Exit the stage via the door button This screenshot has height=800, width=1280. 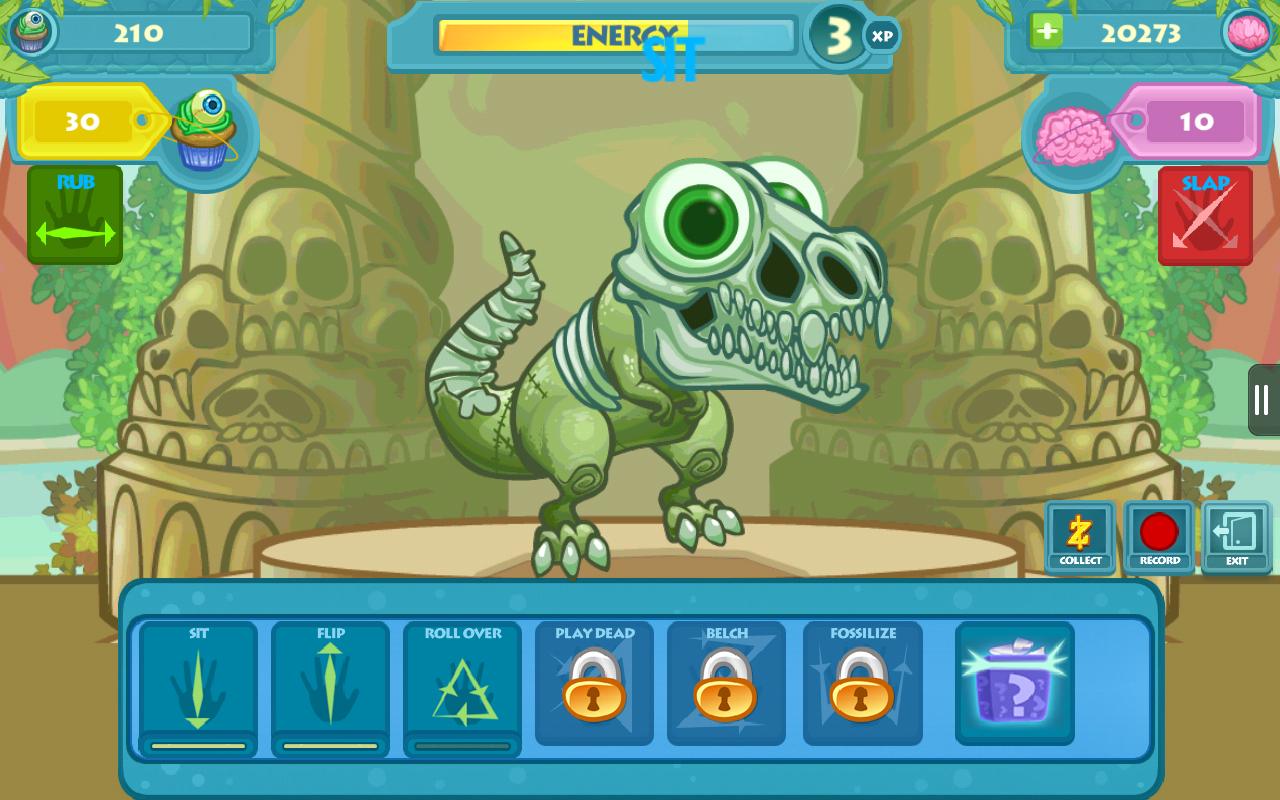coord(1237,537)
